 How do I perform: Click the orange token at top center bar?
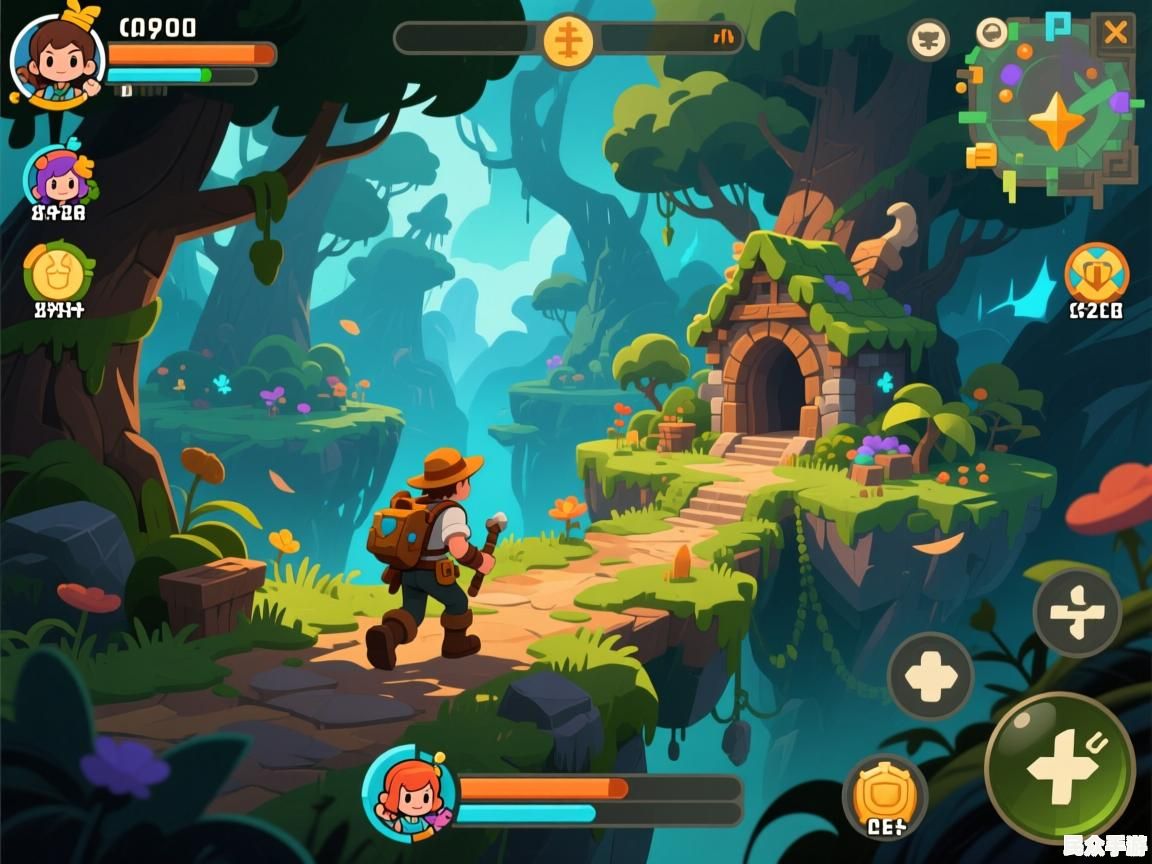568,41
